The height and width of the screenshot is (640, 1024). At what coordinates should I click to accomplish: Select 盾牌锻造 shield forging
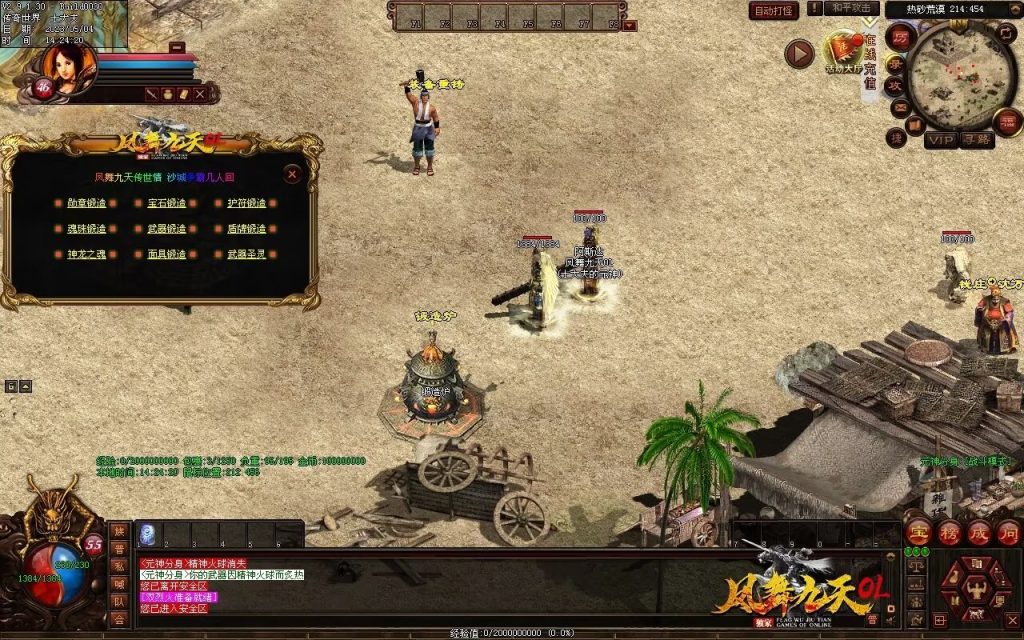pyautogui.click(x=246, y=229)
